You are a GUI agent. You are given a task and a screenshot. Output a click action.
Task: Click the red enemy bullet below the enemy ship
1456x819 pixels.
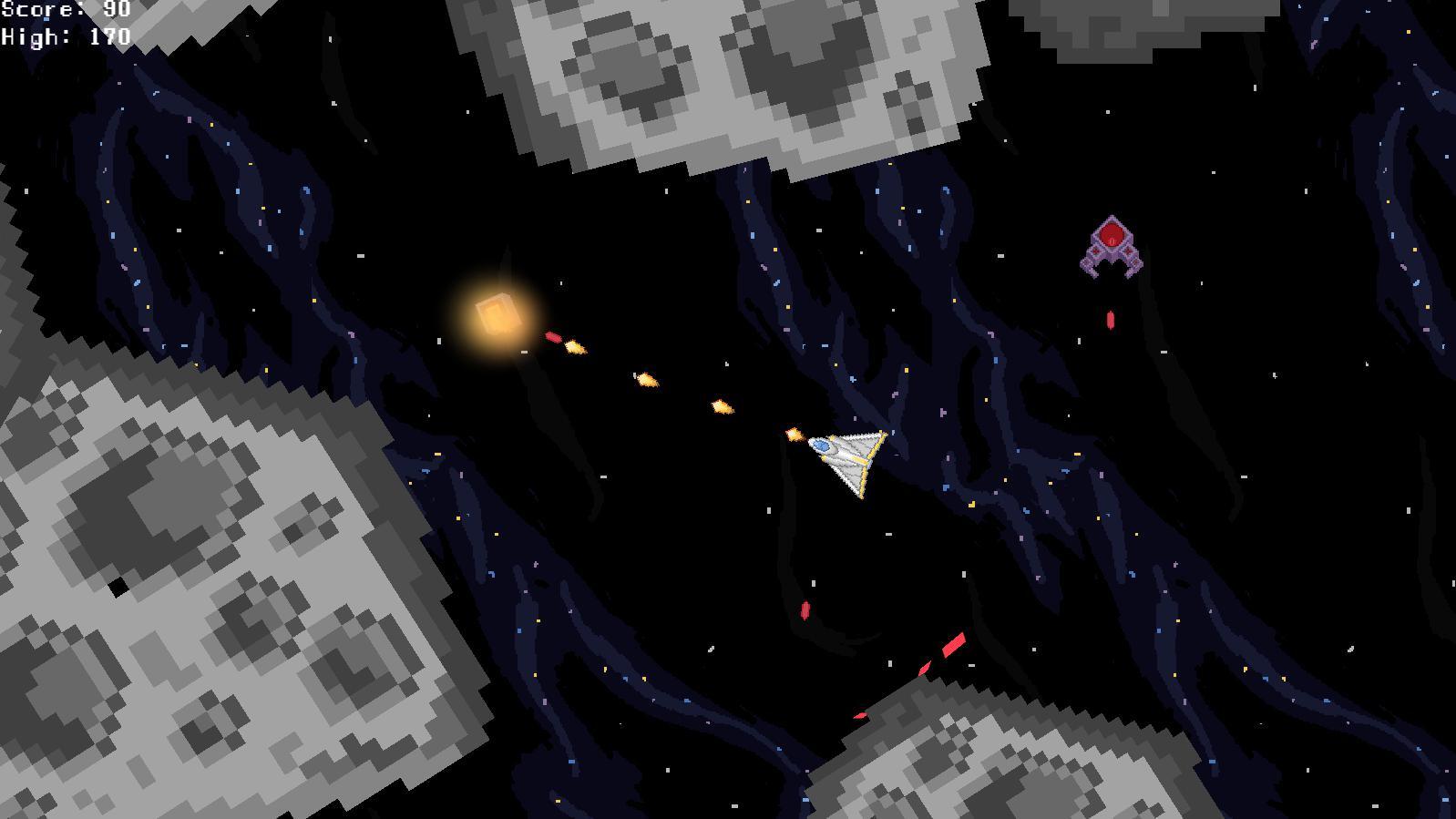click(x=1110, y=319)
